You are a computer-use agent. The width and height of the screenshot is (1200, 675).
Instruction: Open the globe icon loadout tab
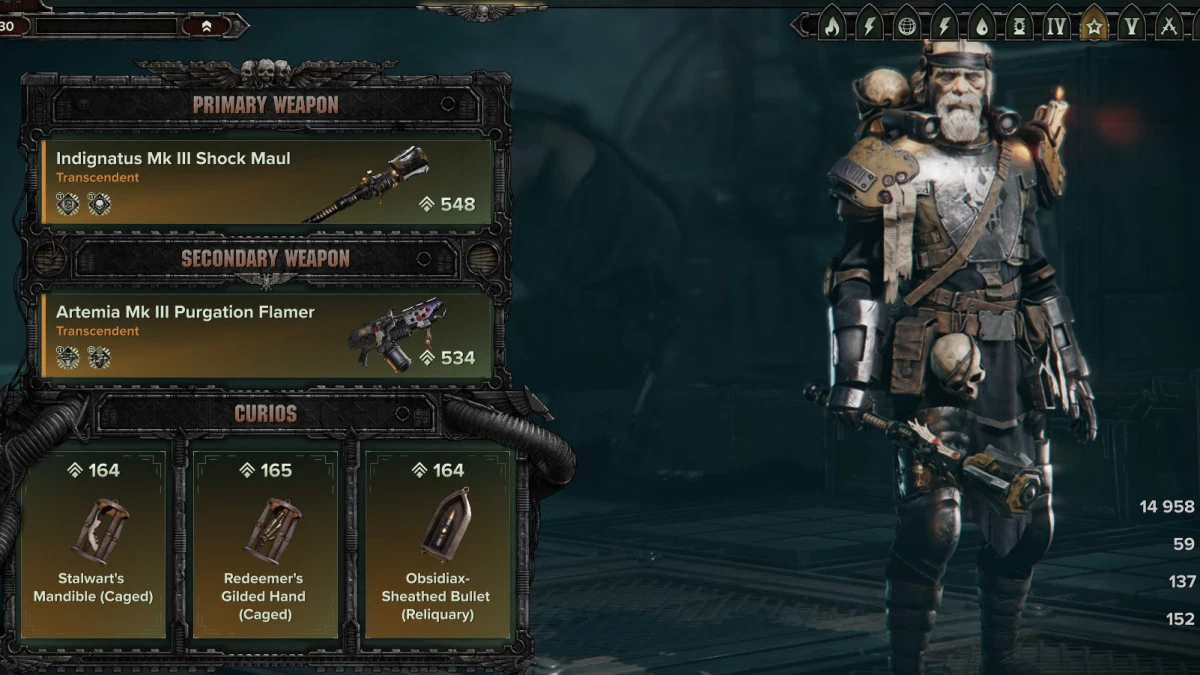pyautogui.click(x=907, y=27)
